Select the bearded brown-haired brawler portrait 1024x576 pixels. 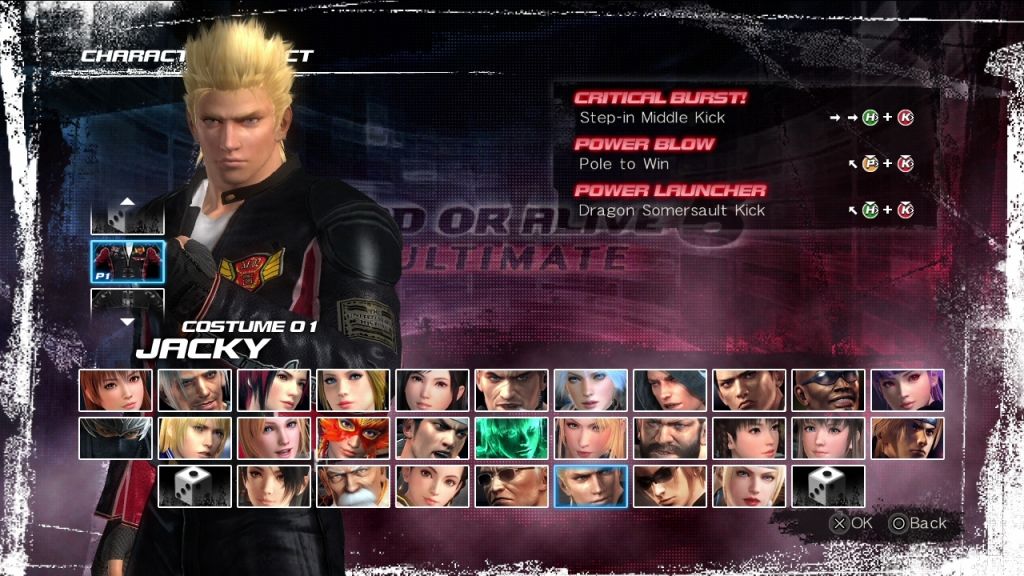pos(670,438)
